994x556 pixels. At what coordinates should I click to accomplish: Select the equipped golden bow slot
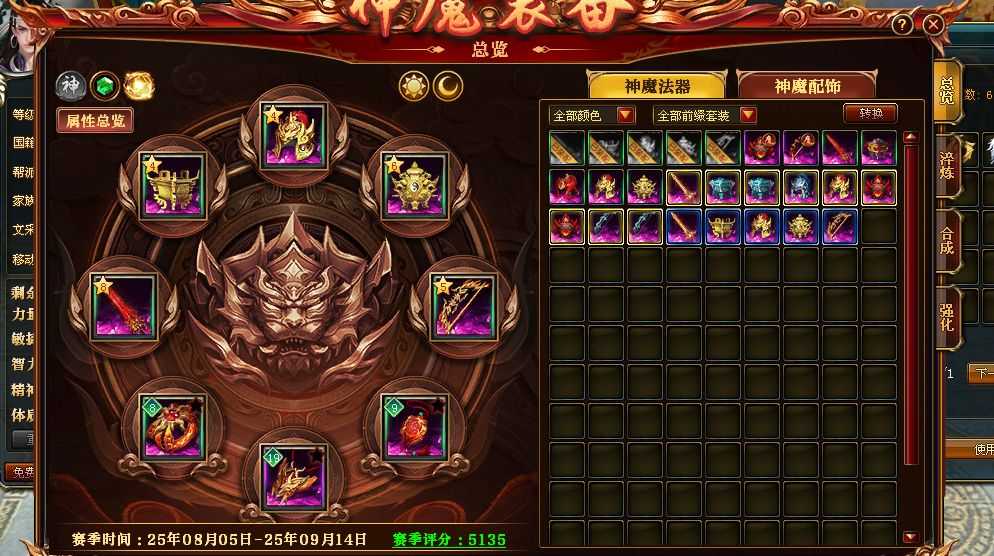pos(464,306)
